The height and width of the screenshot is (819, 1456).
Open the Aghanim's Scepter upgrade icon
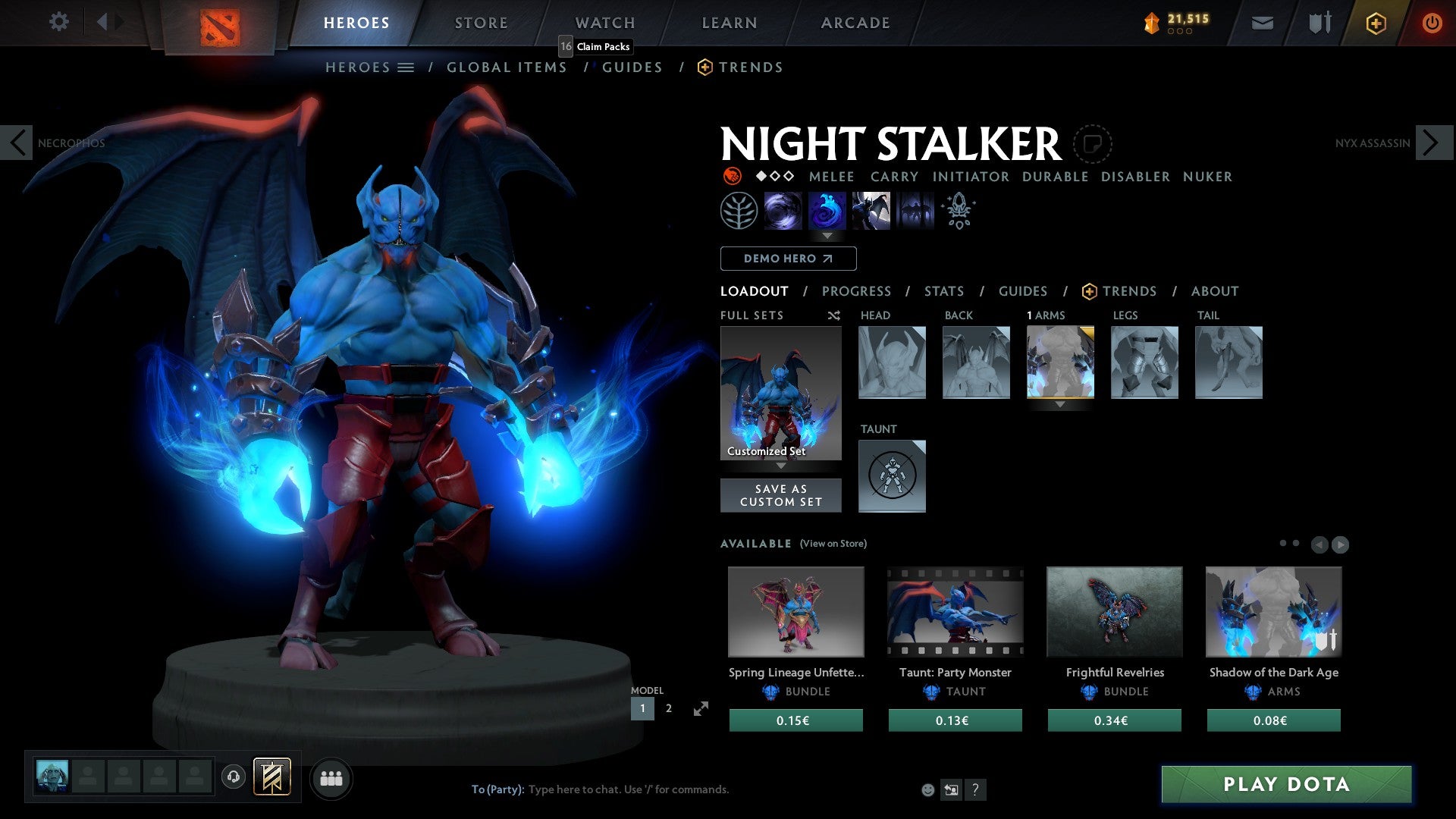[x=957, y=211]
